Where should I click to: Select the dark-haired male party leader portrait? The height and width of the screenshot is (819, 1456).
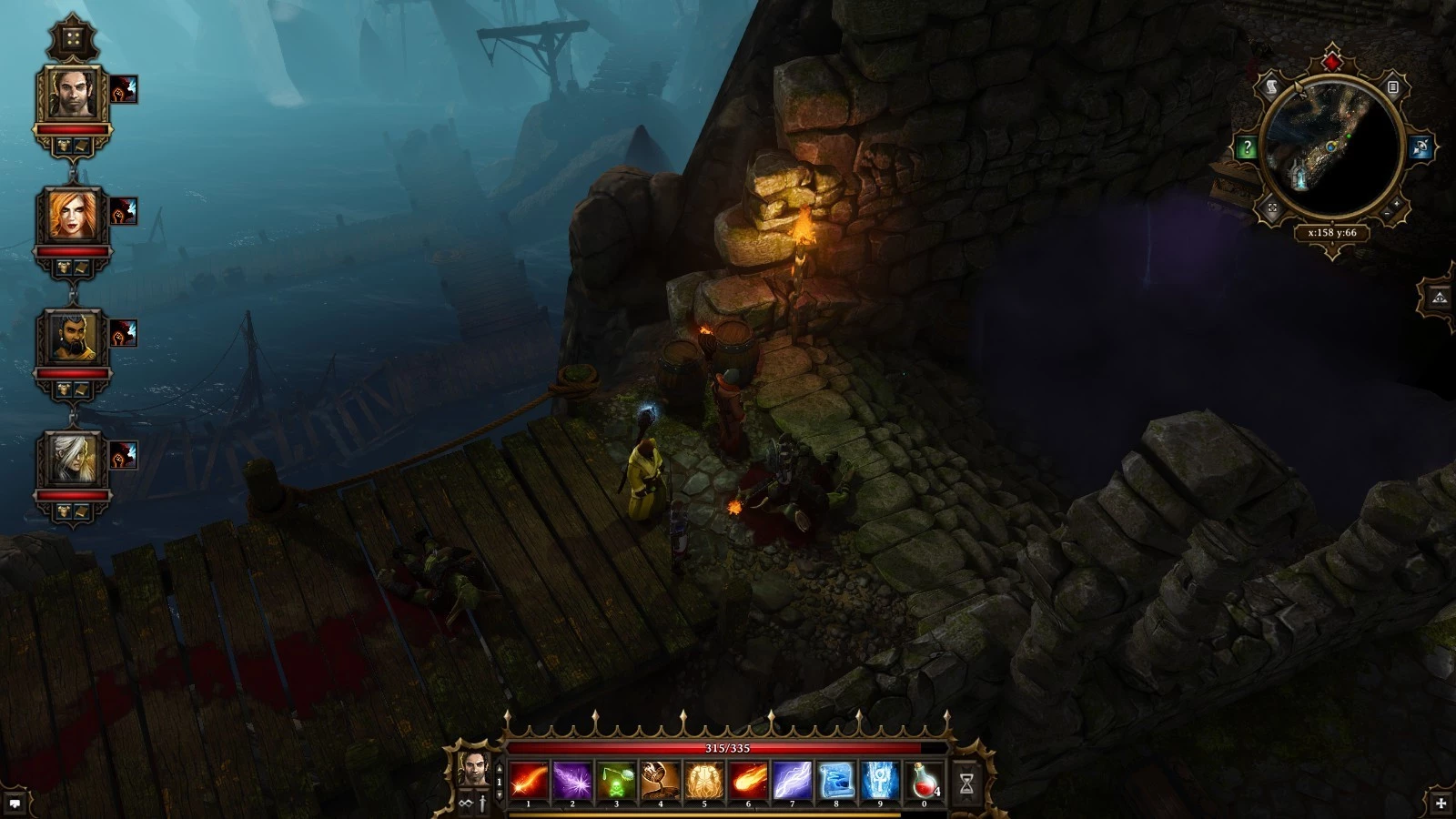pos(73,94)
